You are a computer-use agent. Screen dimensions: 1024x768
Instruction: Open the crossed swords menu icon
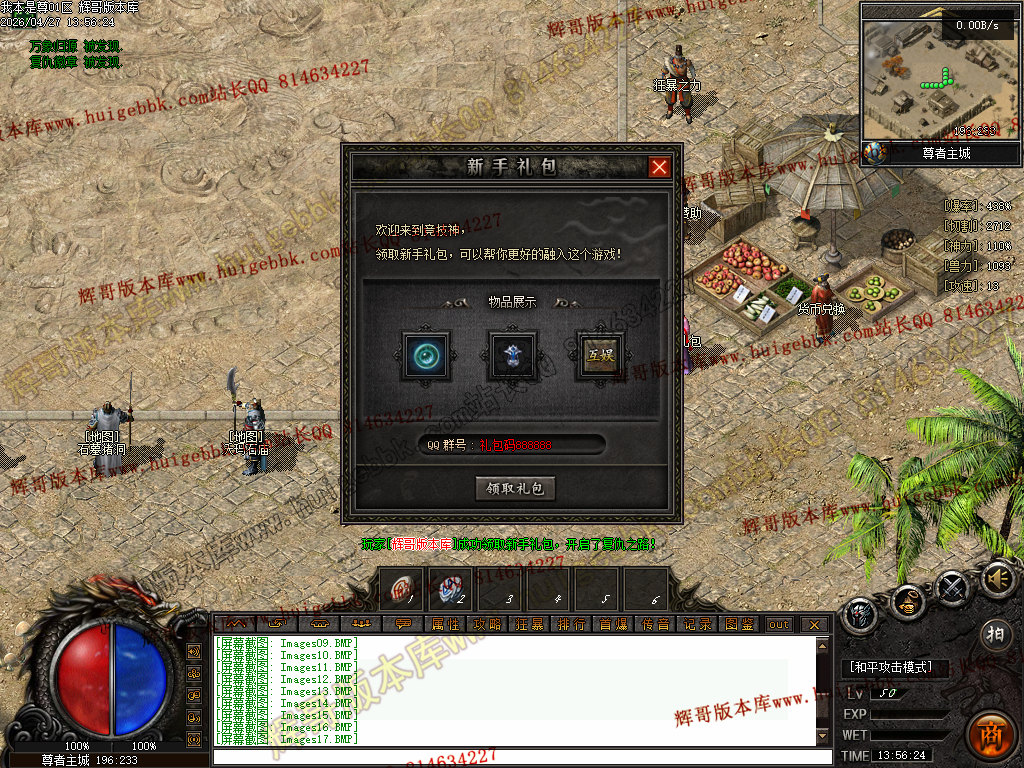click(952, 589)
